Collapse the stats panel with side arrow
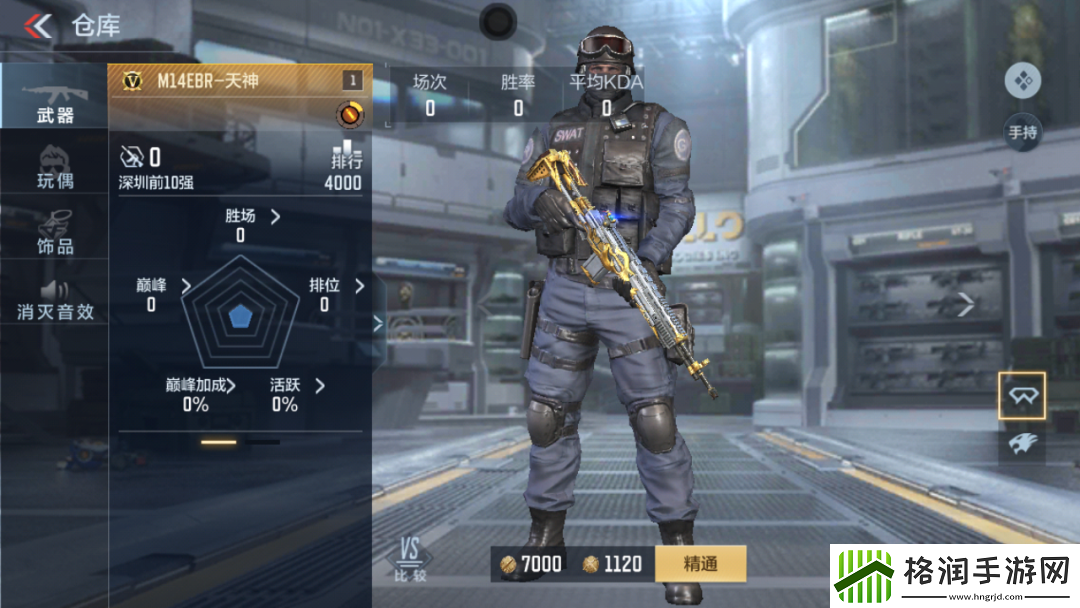Viewport: 1080px width, 608px height. point(378,322)
